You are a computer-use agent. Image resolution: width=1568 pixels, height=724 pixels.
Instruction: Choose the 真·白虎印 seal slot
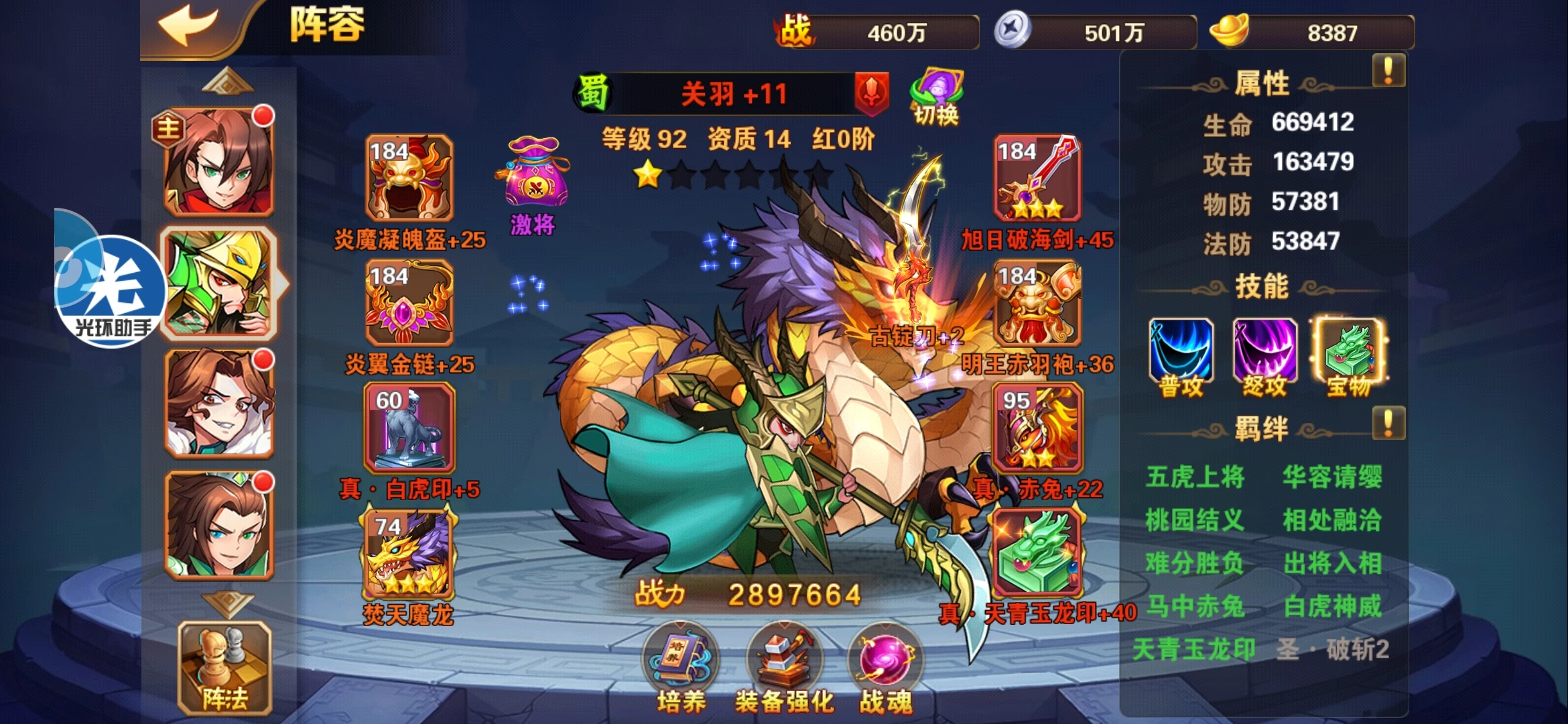409,428
